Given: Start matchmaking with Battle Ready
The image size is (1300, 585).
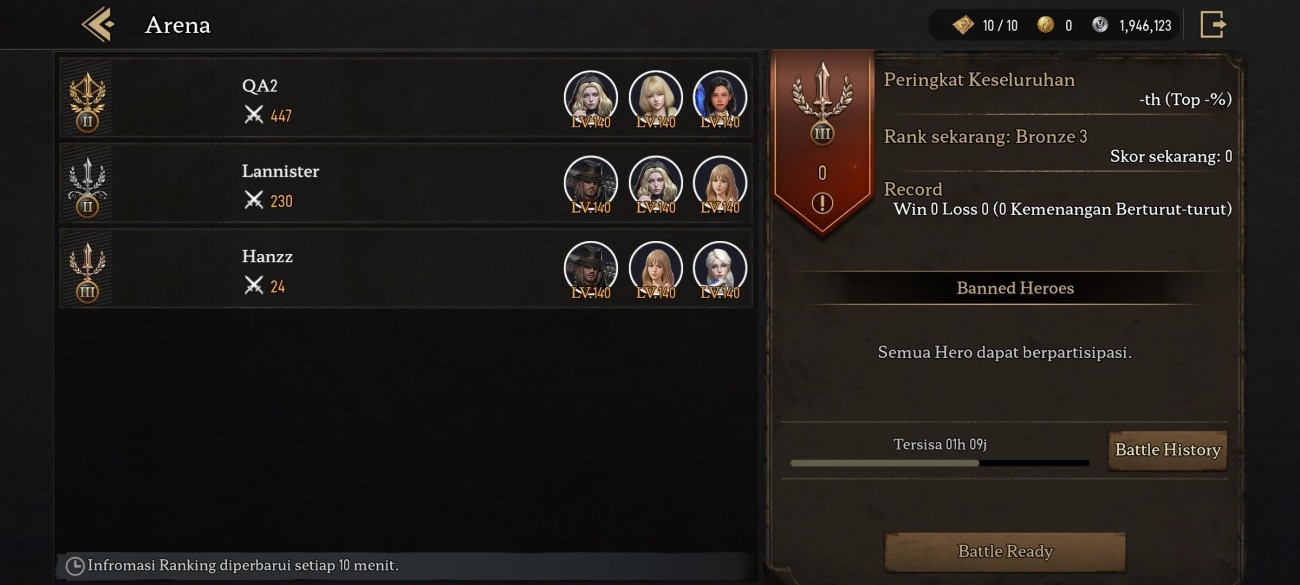Looking at the screenshot, I should (x=1005, y=551).
